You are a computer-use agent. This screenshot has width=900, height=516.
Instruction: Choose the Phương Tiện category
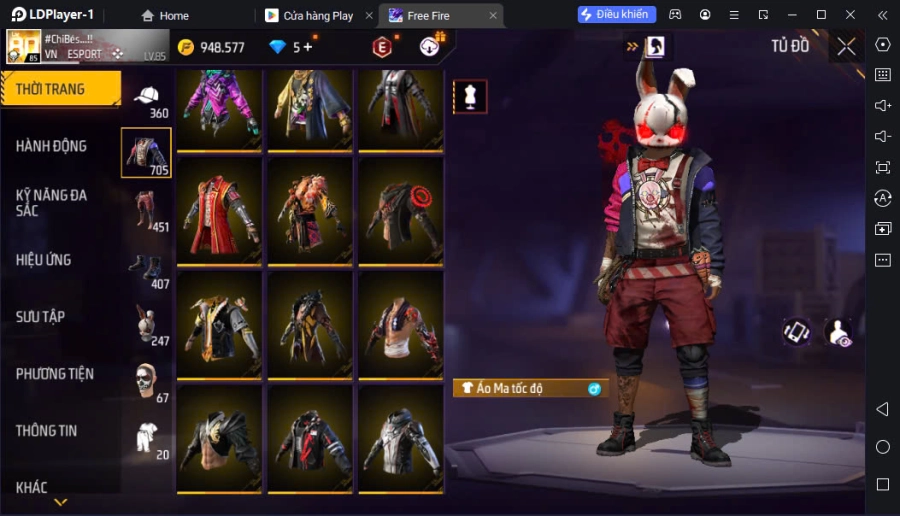55,374
